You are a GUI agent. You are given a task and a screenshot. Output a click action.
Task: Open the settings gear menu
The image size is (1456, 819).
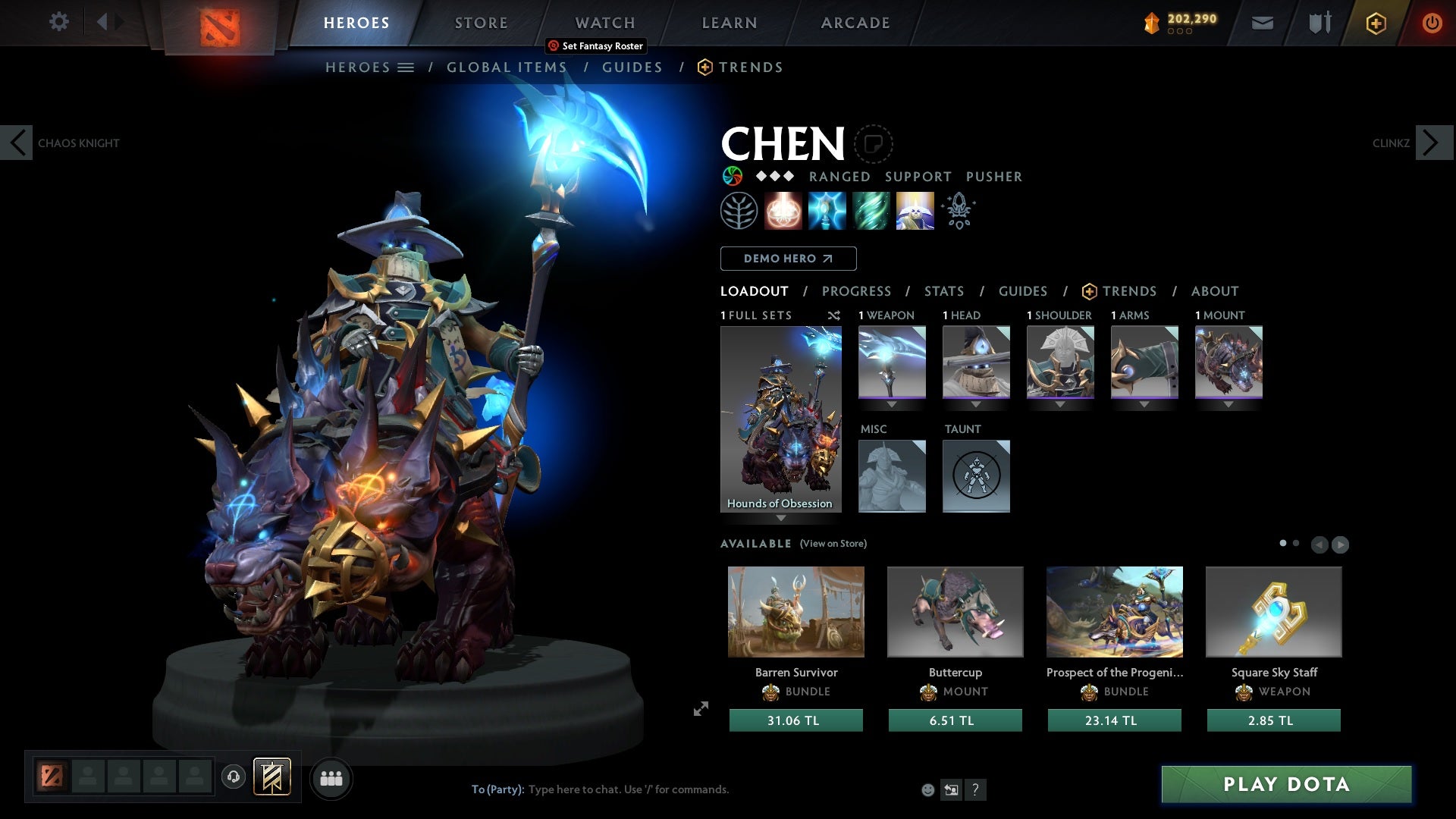click(58, 22)
